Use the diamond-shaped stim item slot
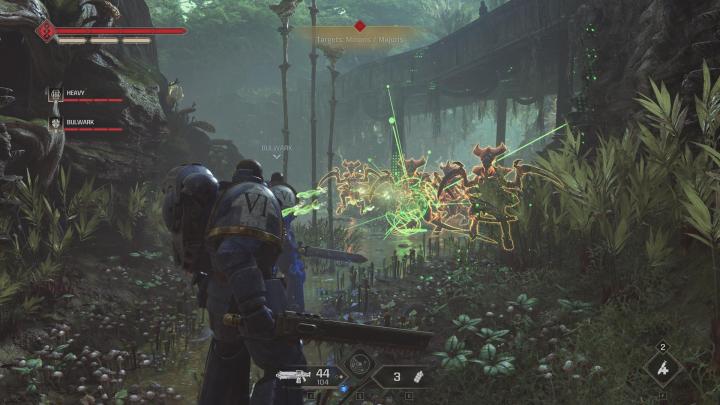 tap(662, 367)
